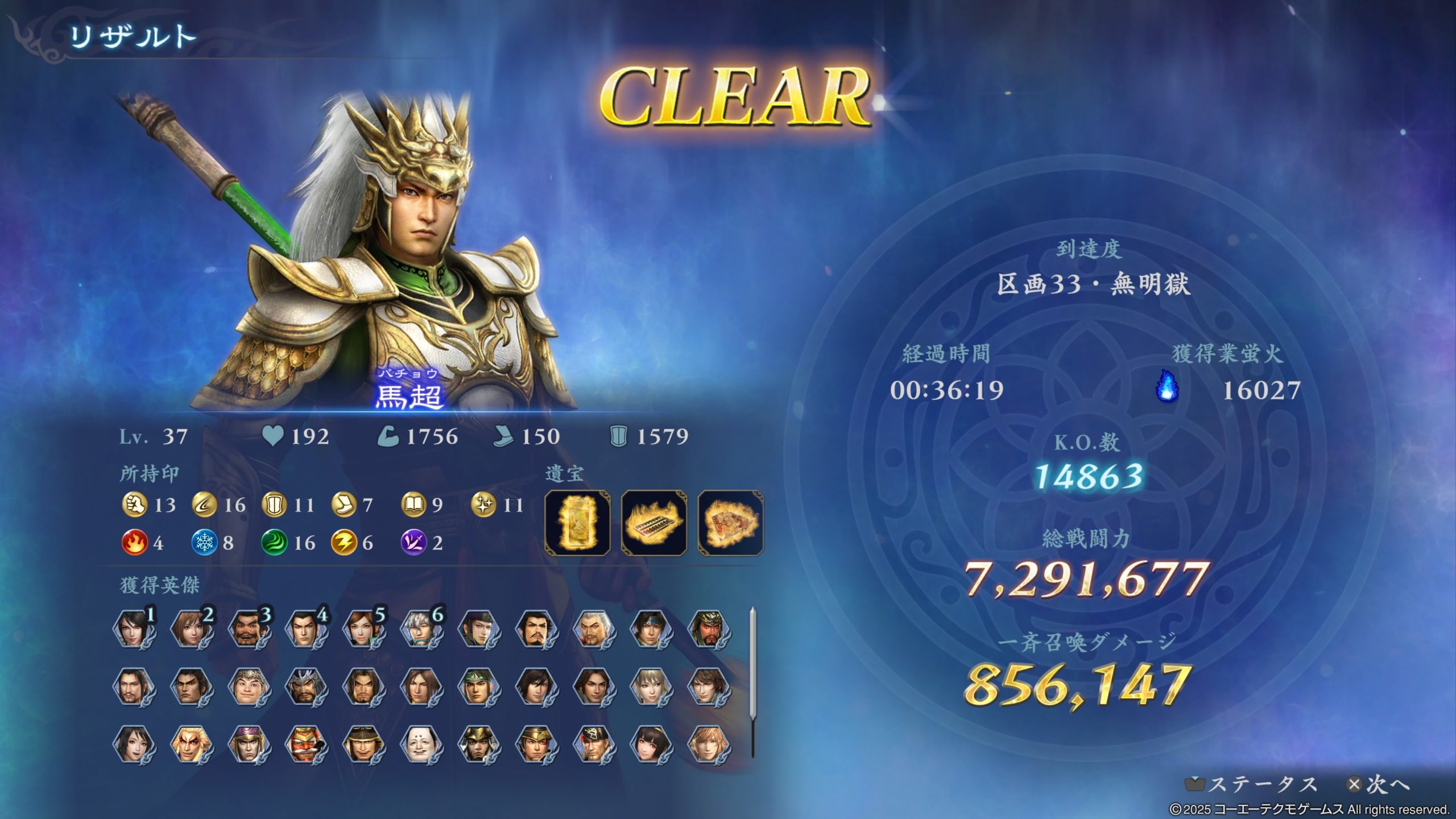Screen dimensions: 1456x819
Task: Select the hero wearing a green headband
Action: (478, 686)
